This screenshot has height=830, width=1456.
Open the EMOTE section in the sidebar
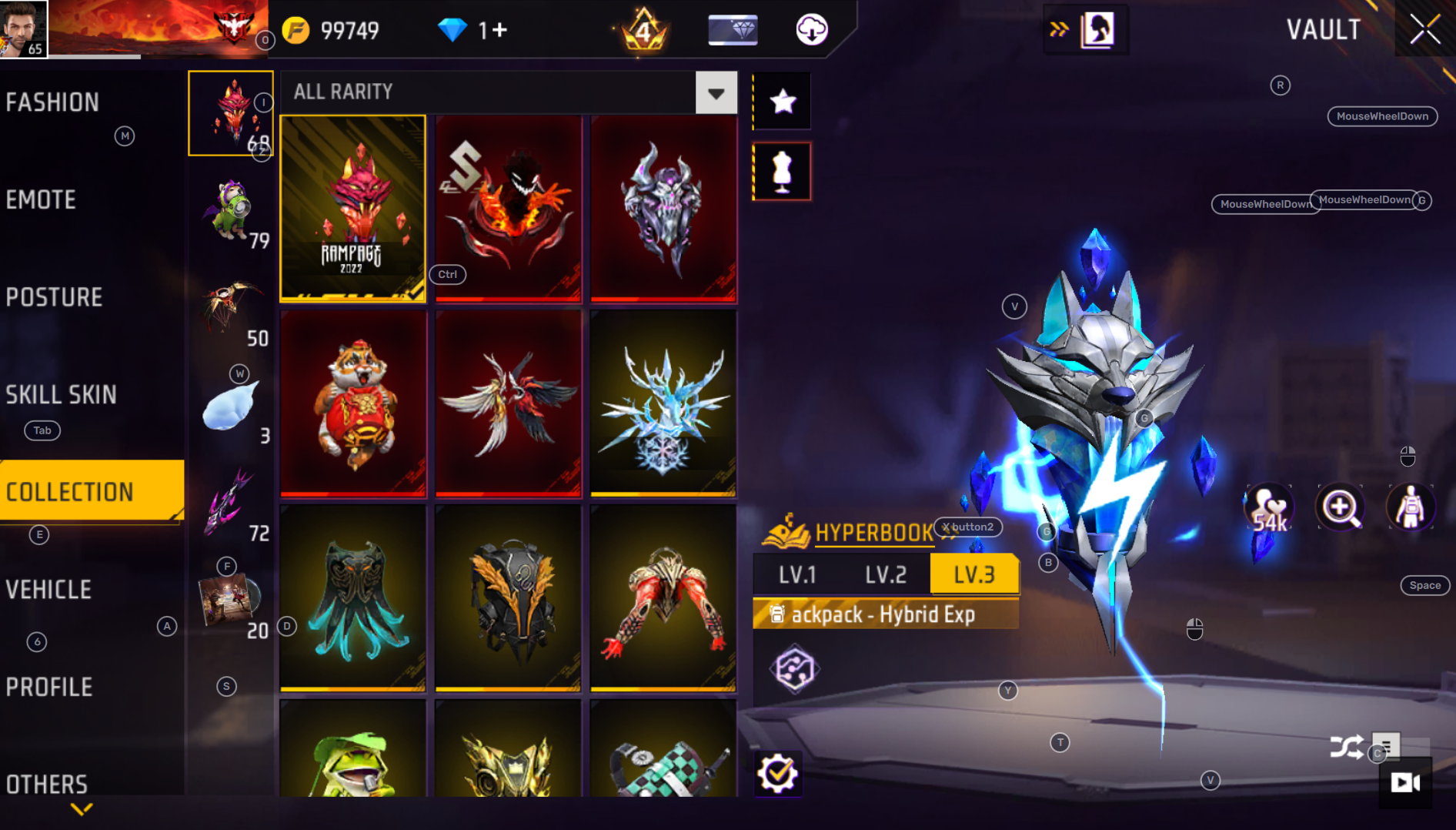(41, 200)
